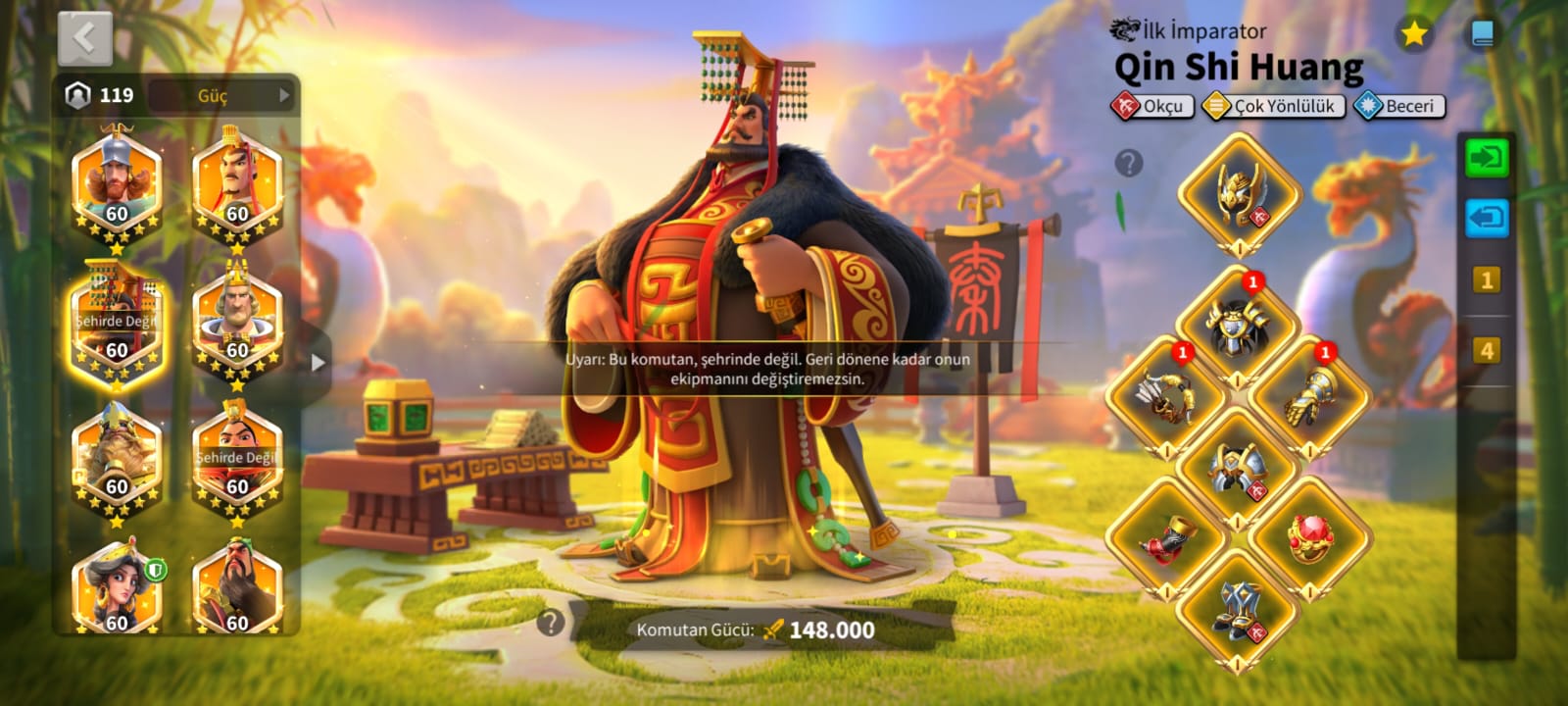Select the golden helmet equipment slot

tap(1239, 194)
